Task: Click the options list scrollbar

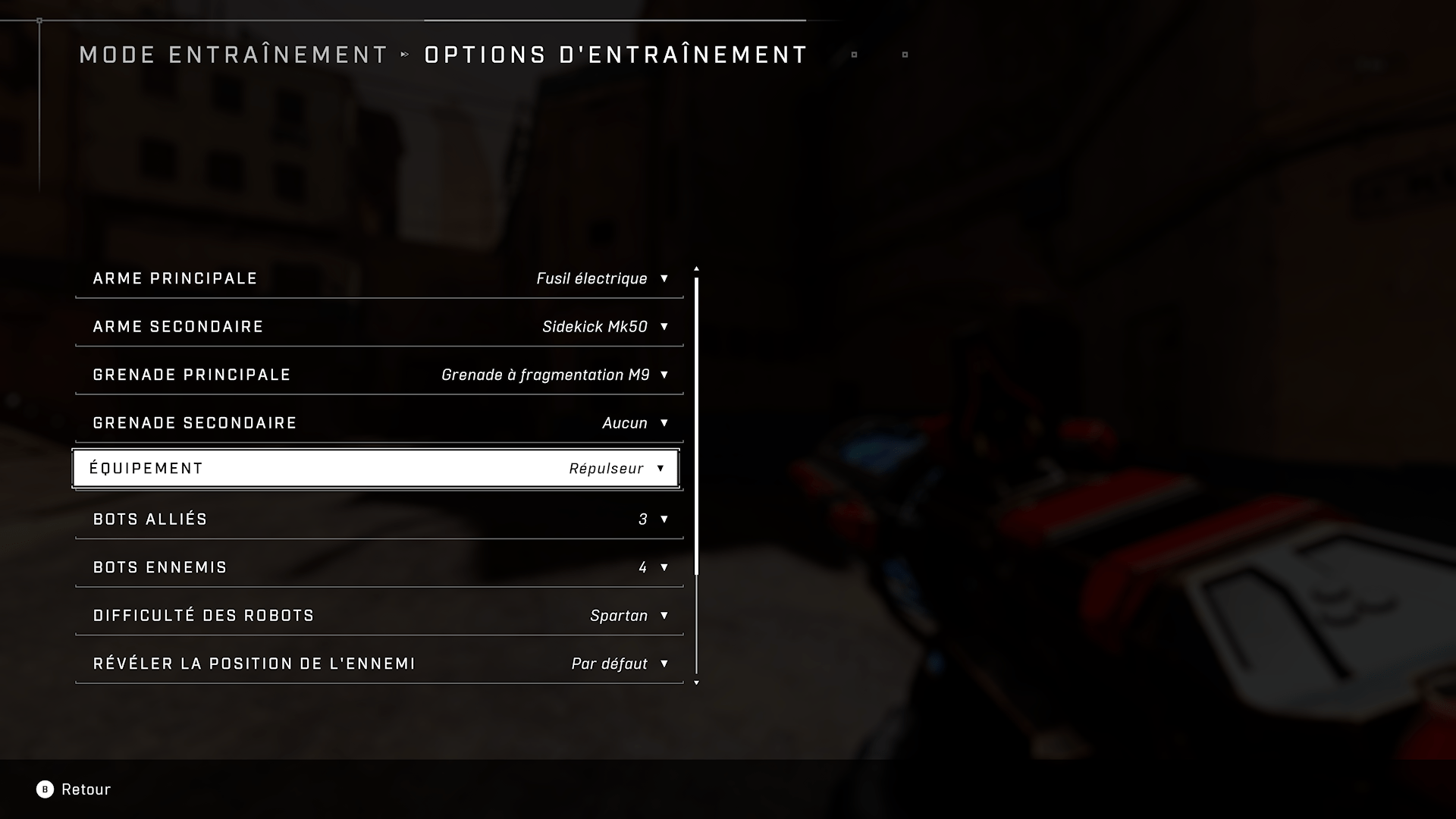Action: pos(696,425)
